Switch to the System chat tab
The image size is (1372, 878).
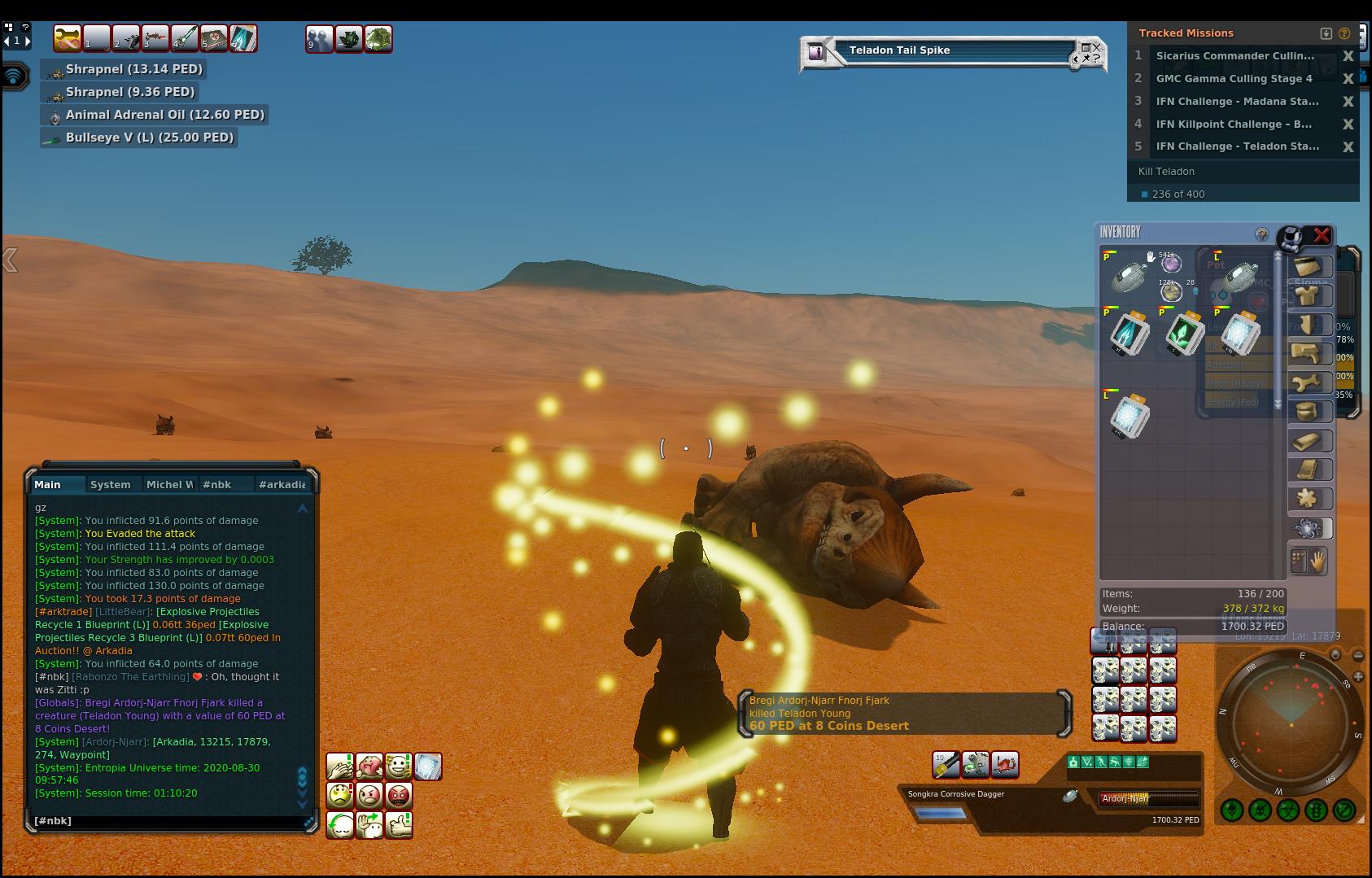pos(111,484)
